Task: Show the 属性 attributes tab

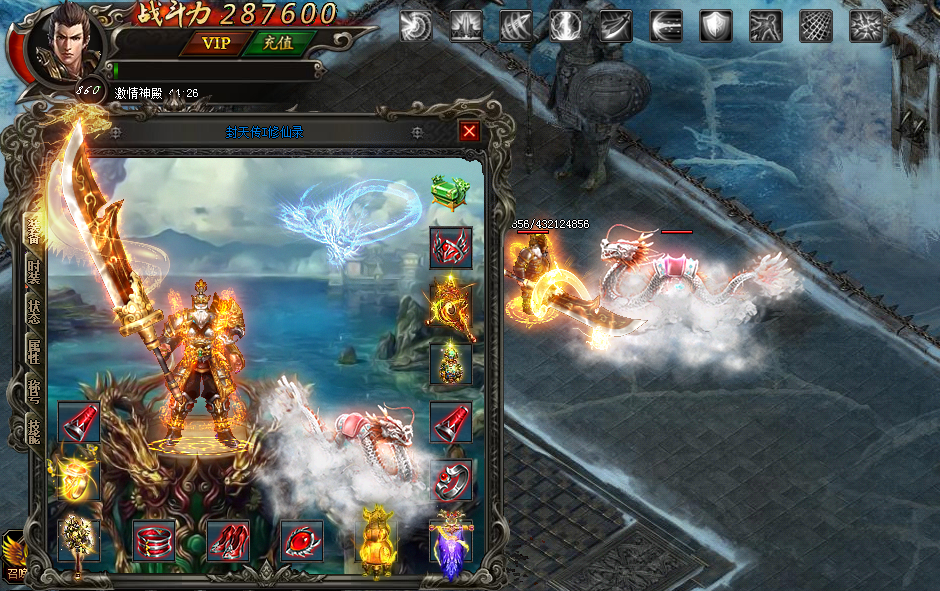Action: [33, 354]
